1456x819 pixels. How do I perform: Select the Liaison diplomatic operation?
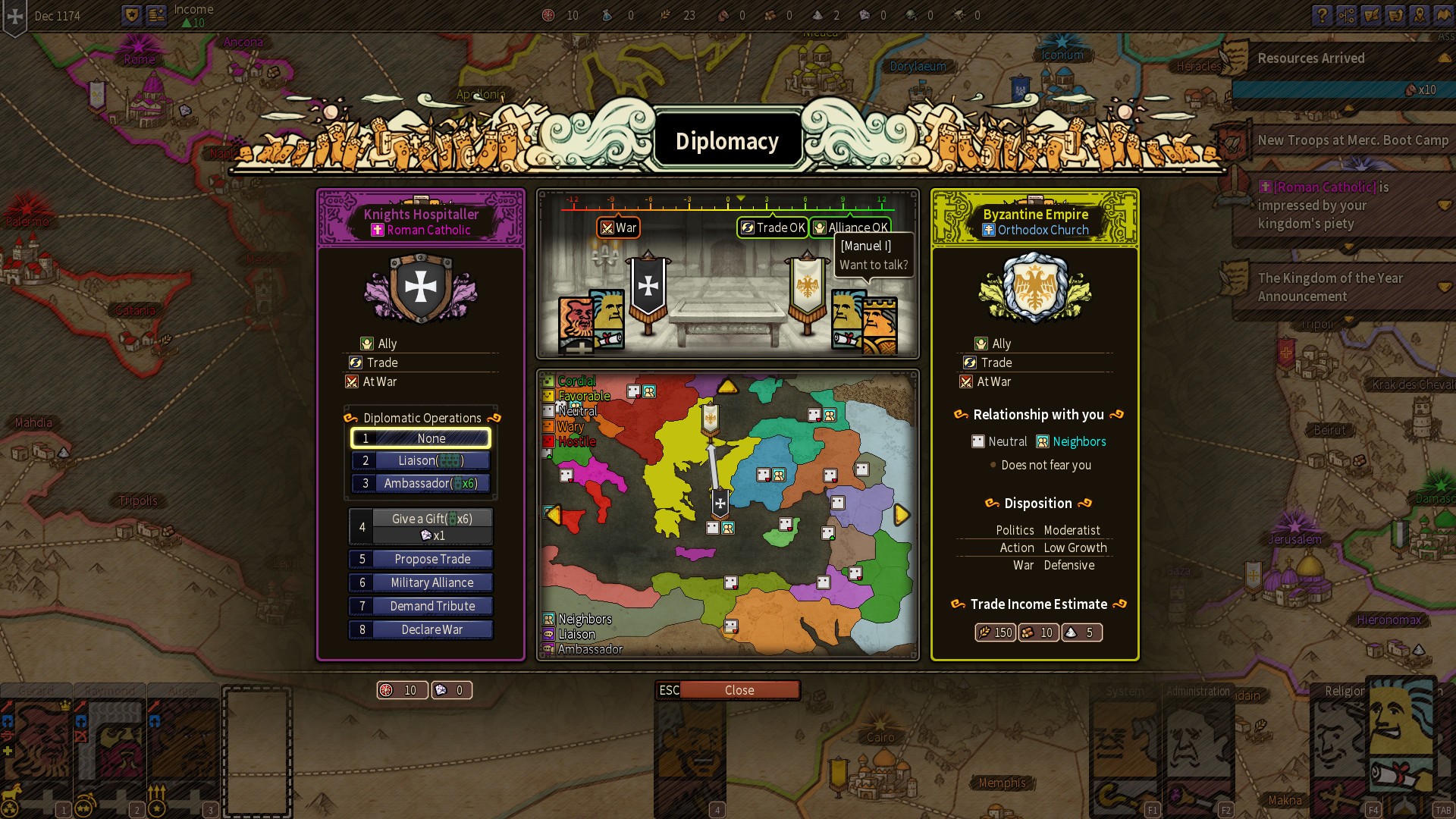[x=421, y=460]
